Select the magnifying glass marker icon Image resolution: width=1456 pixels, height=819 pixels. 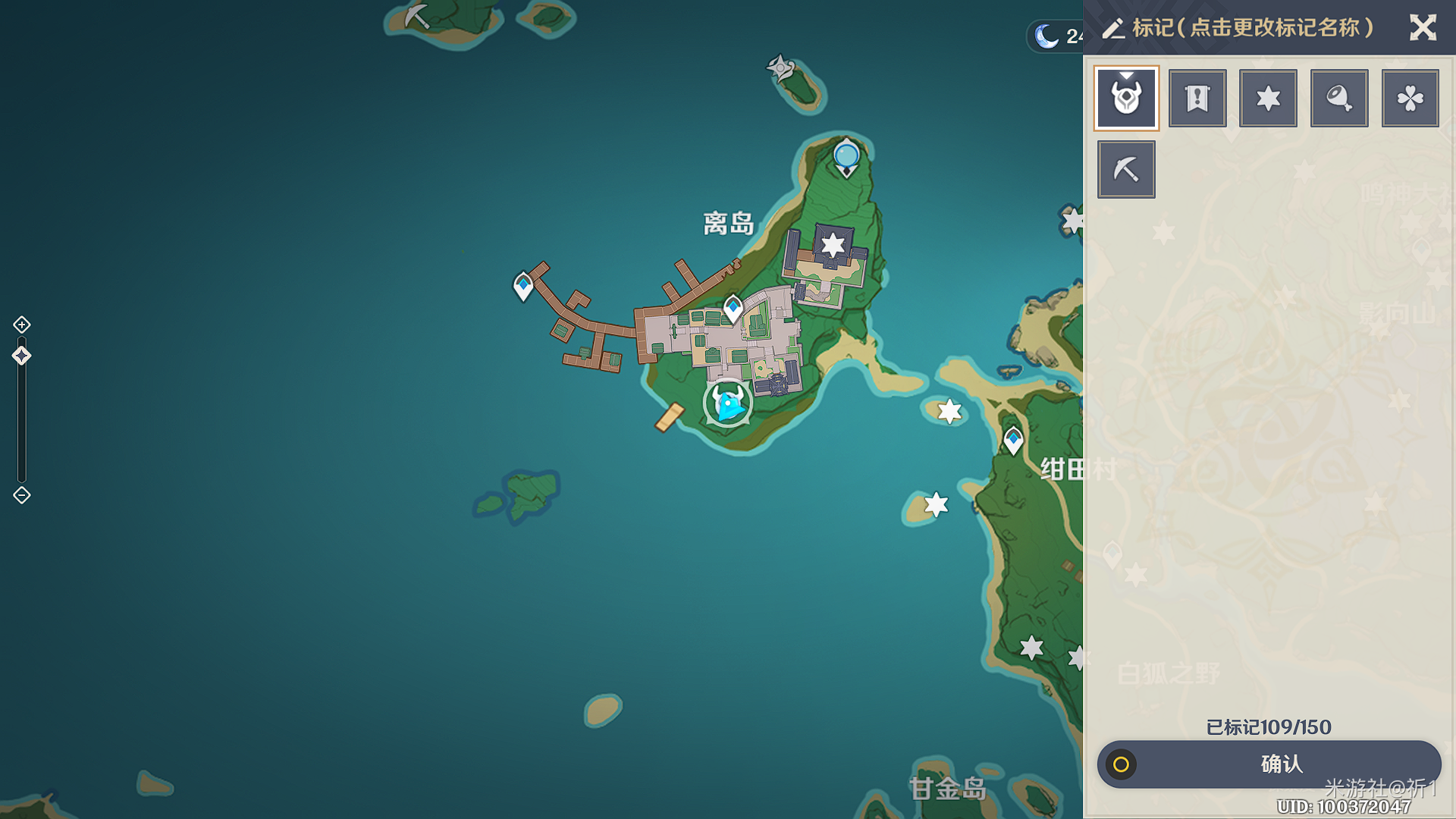pyautogui.click(x=1339, y=99)
